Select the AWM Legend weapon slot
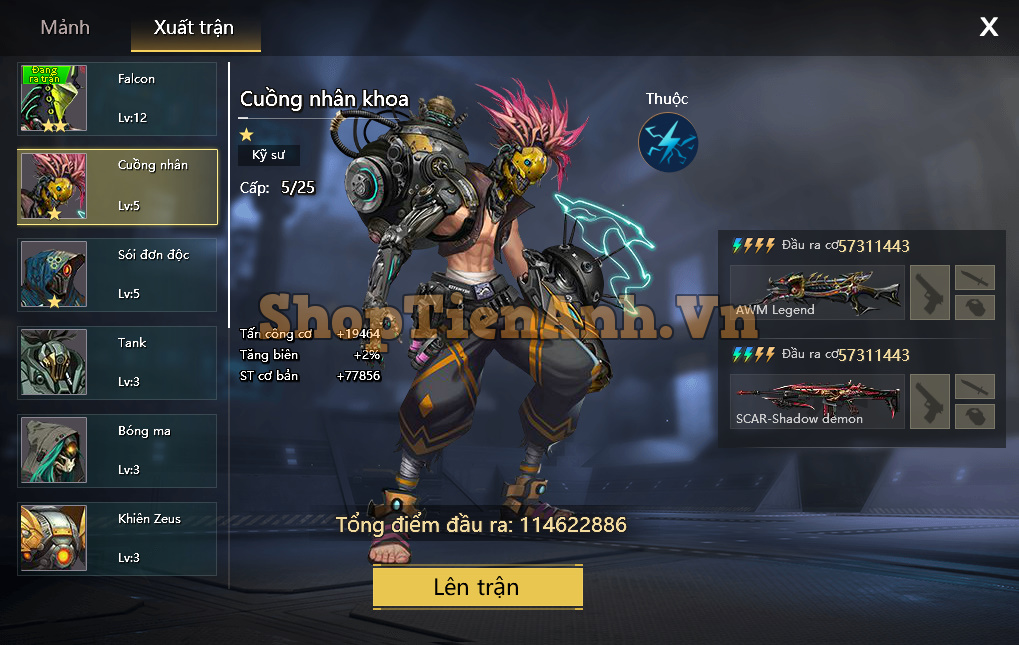Viewport: 1019px width, 645px height. coord(817,293)
